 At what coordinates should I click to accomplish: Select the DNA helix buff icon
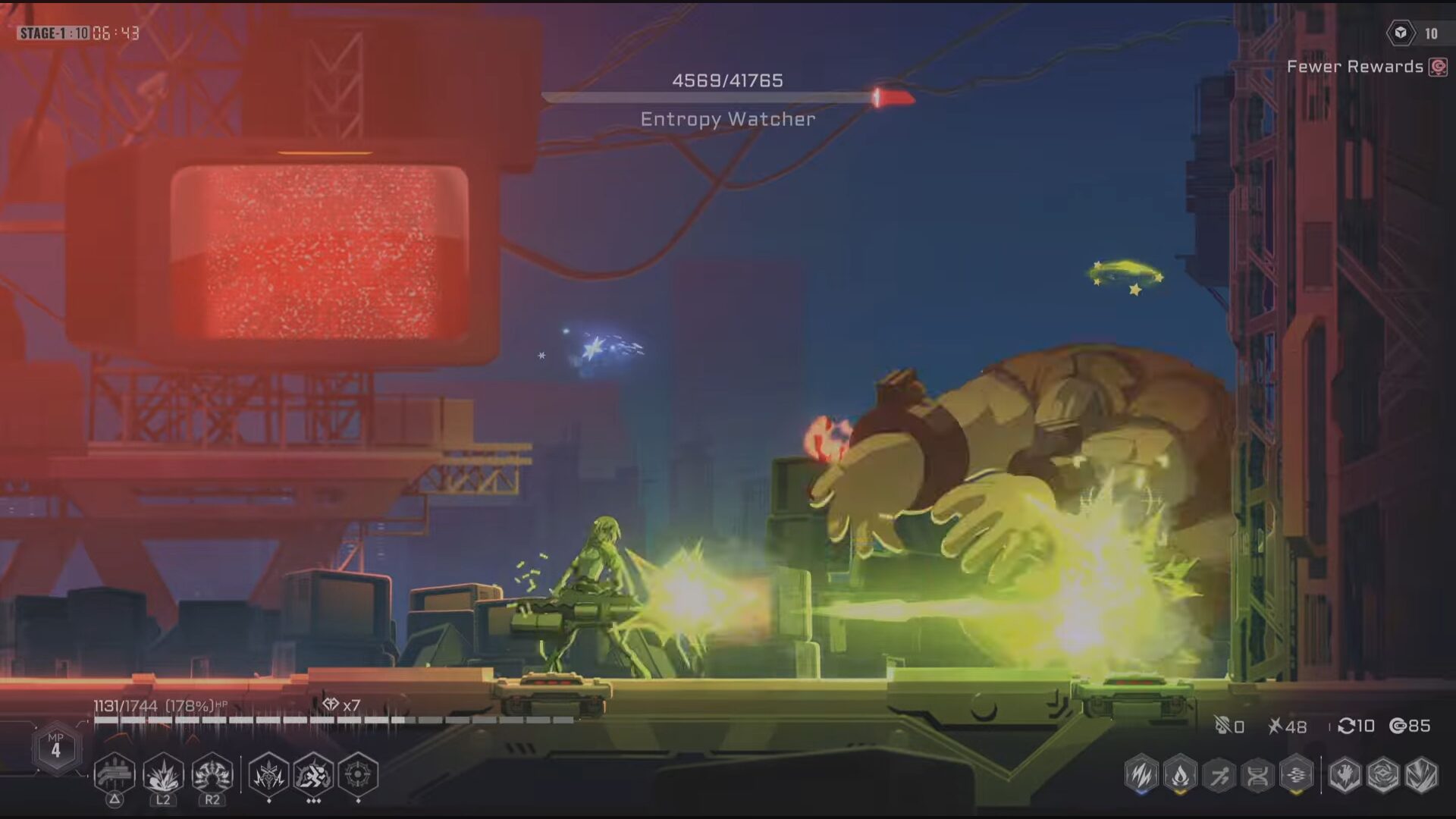point(1257,775)
